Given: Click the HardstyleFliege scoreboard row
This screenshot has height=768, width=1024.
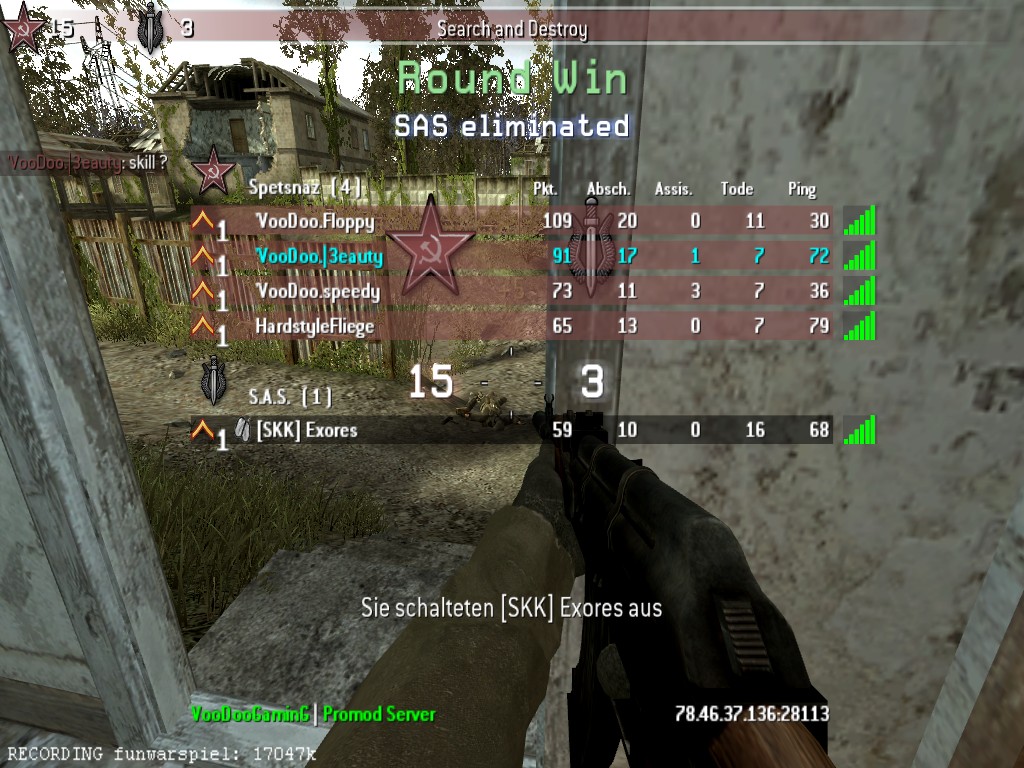Looking at the screenshot, I should (x=510, y=325).
